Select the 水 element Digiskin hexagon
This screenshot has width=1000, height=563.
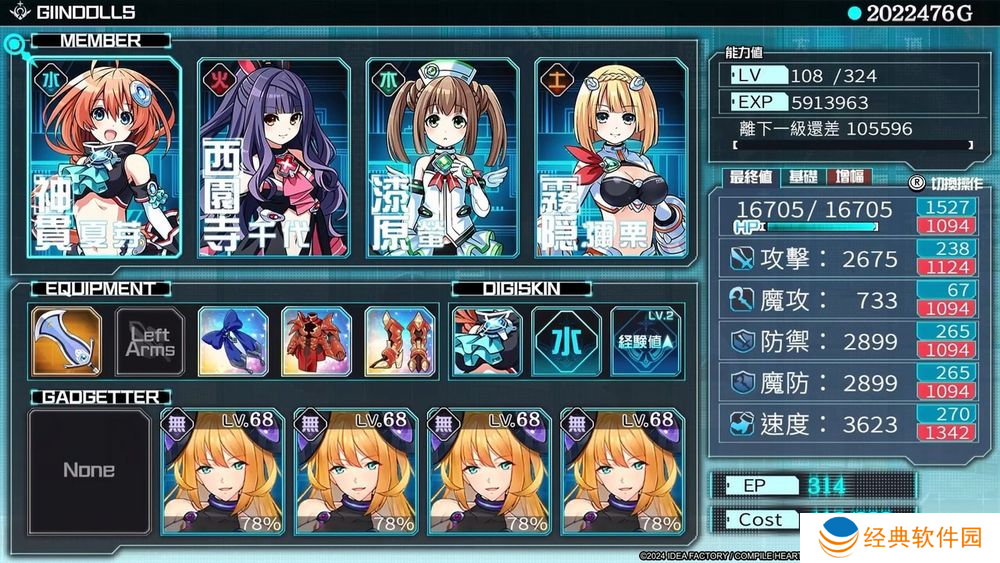pyautogui.click(x=566, y=340)
